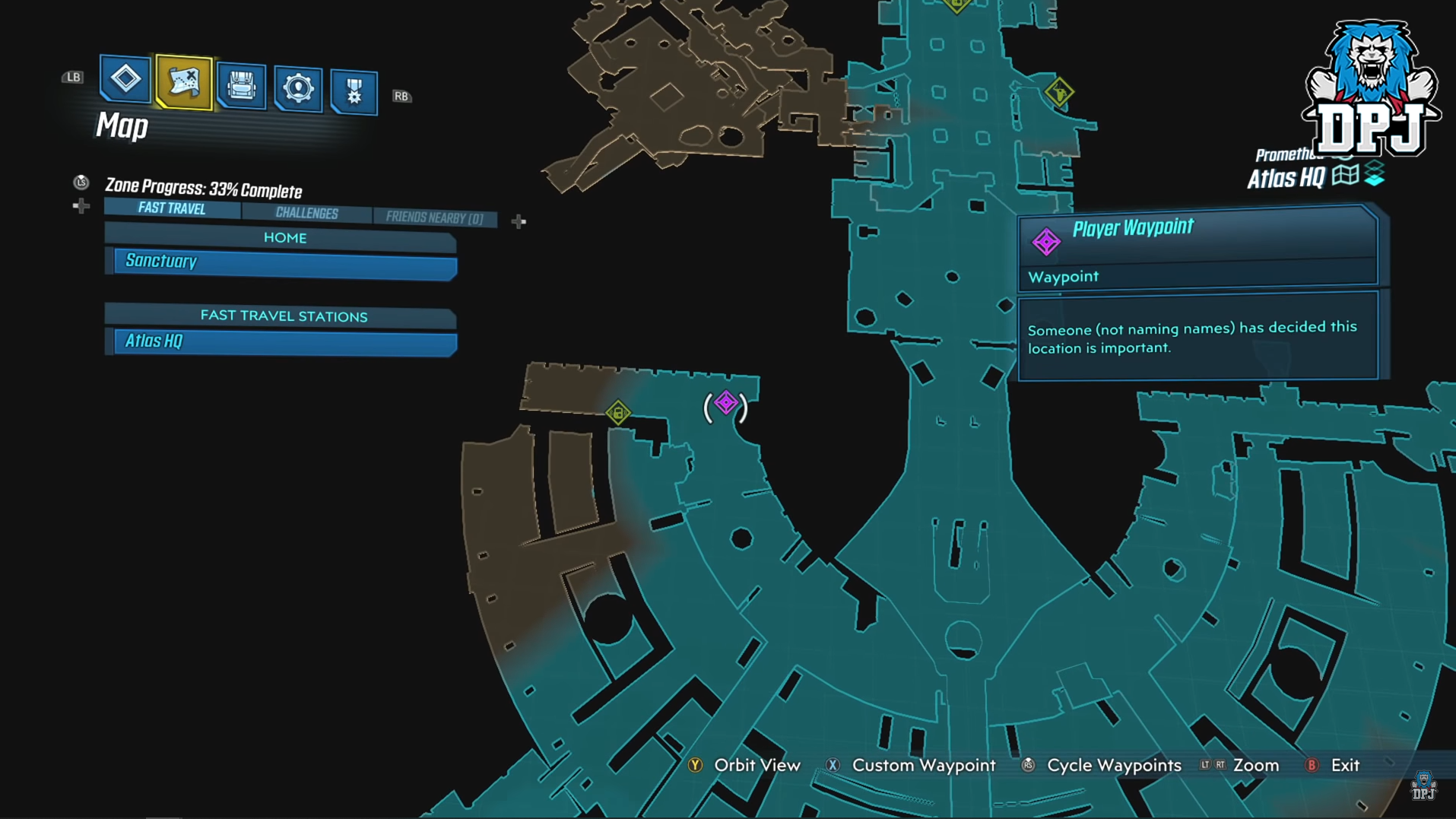Viewport: 1456px width, 819px height.
Task: Open the Missions tab diamond icon
Action: pyautogui.click(x=125, y=79)
